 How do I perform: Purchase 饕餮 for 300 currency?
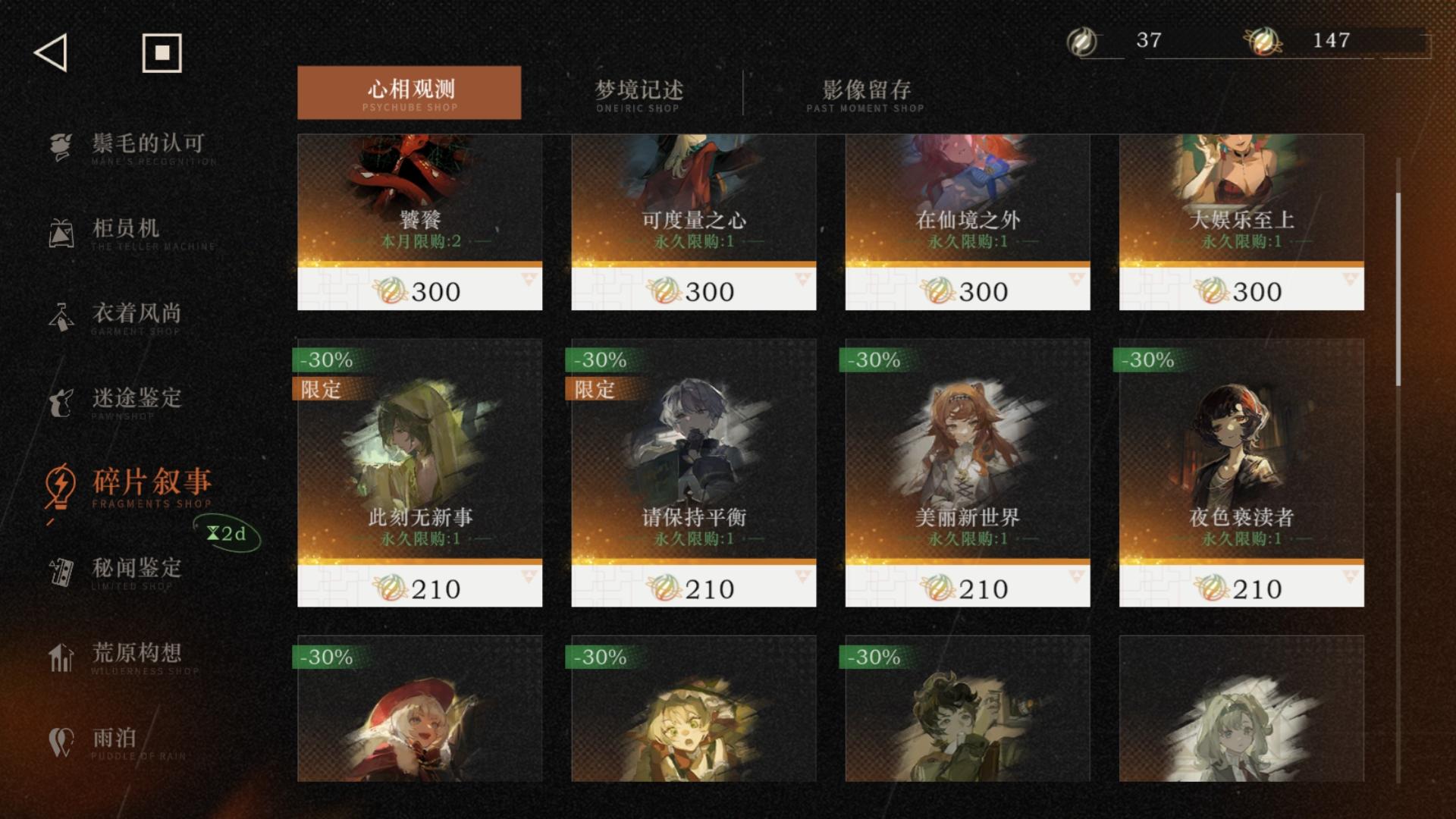click(419, 290)
